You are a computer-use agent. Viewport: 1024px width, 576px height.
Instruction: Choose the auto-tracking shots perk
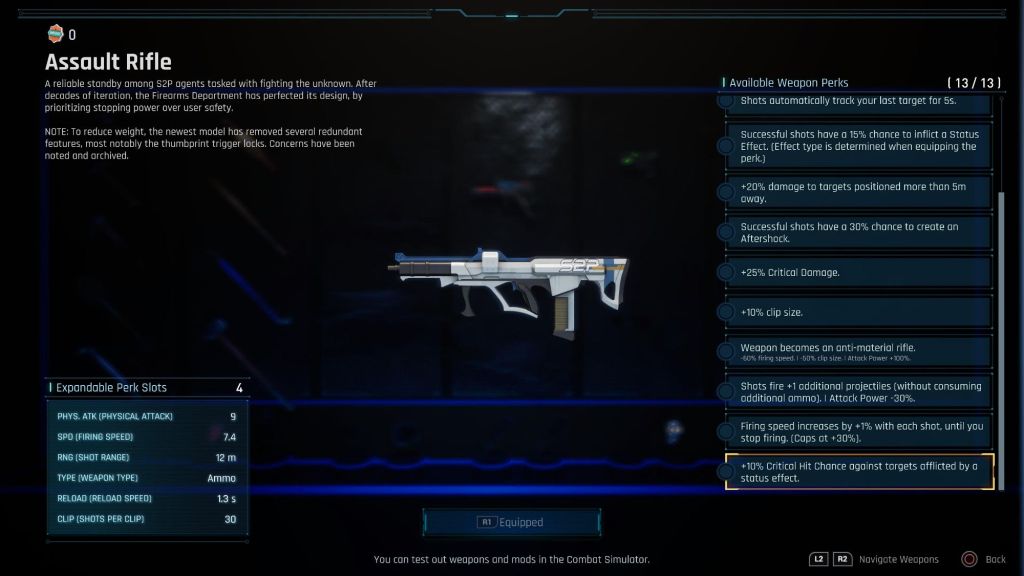[x=859, y=103]
